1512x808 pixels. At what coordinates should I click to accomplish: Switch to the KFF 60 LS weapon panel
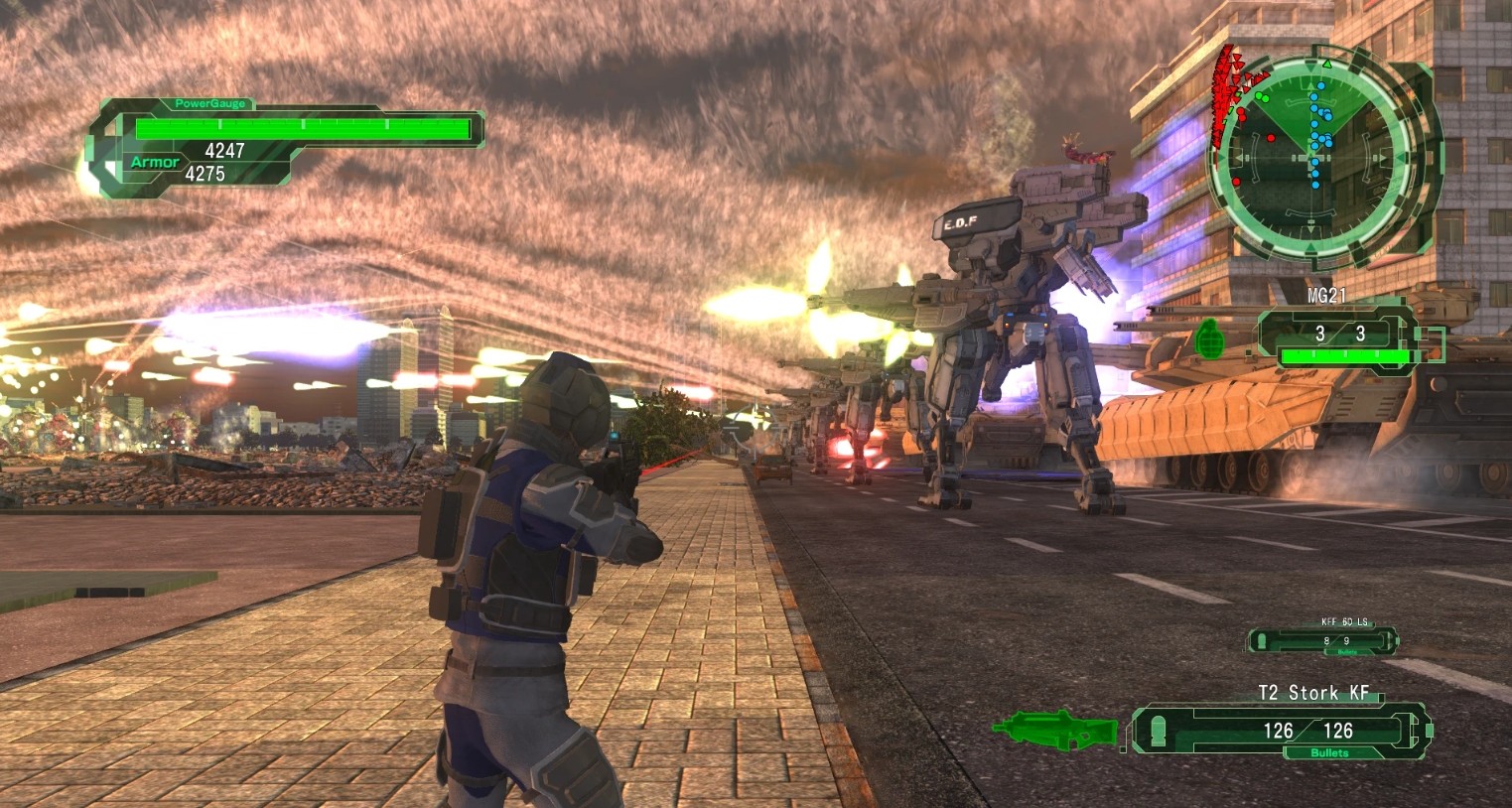[x=1323, y=640]
